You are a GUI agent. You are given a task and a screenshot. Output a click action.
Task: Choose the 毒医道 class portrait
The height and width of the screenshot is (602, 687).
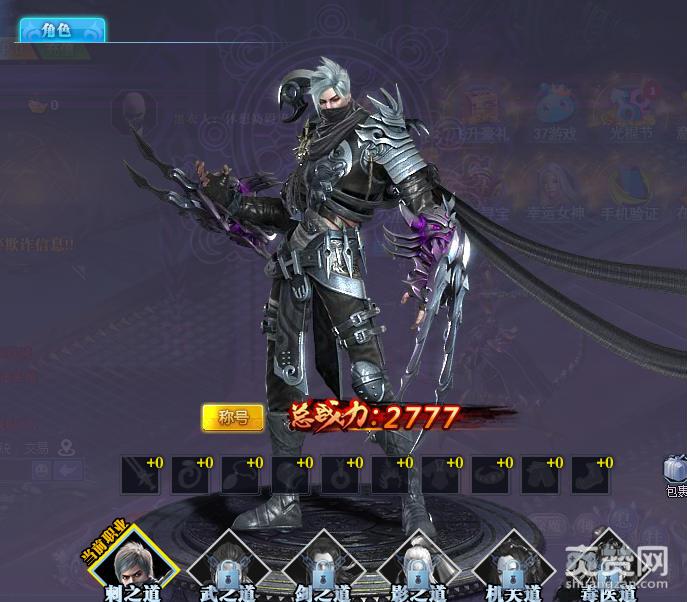[x=608, y=562]
